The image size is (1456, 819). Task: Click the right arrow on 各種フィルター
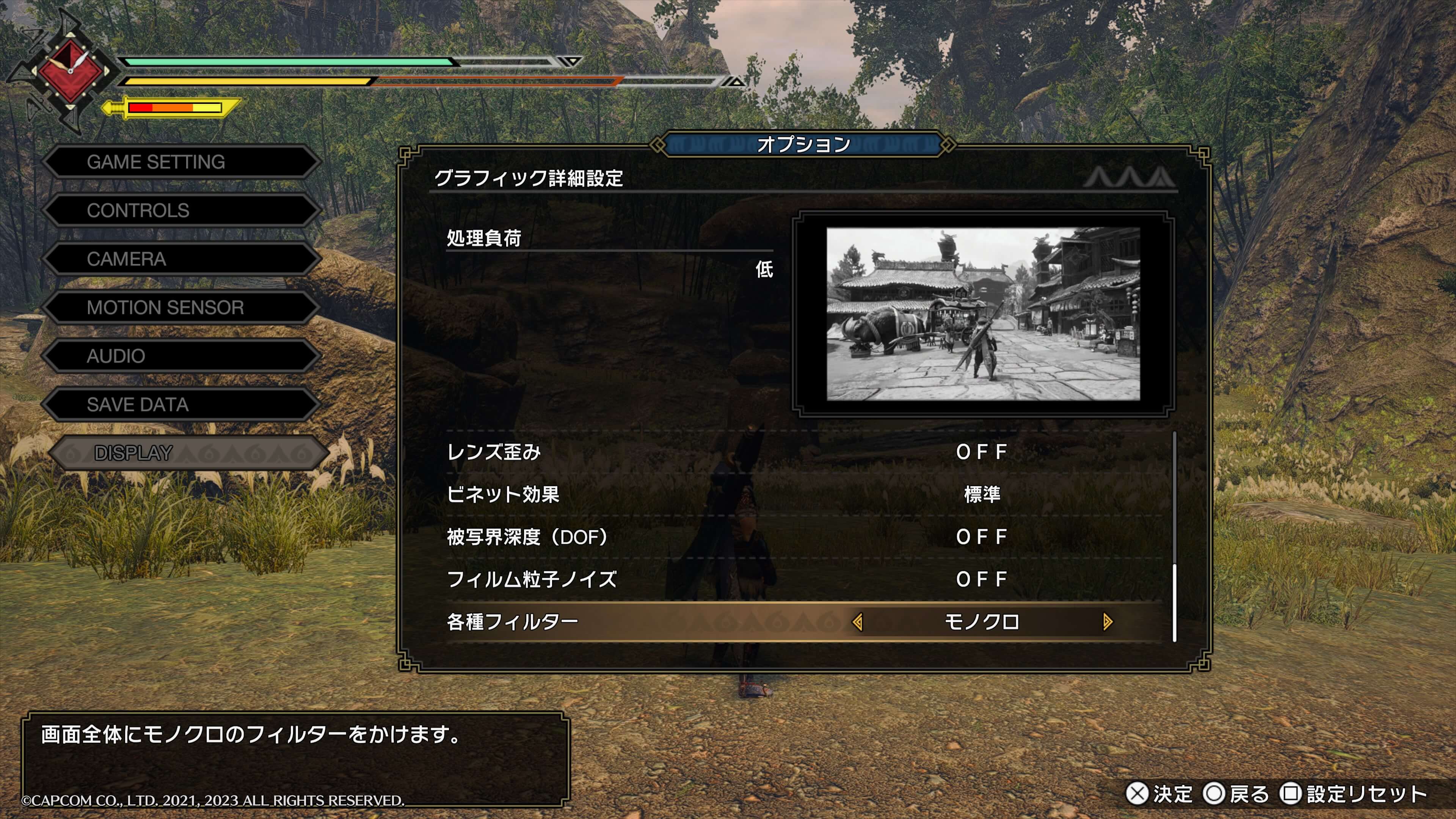tap(1107, 622)
